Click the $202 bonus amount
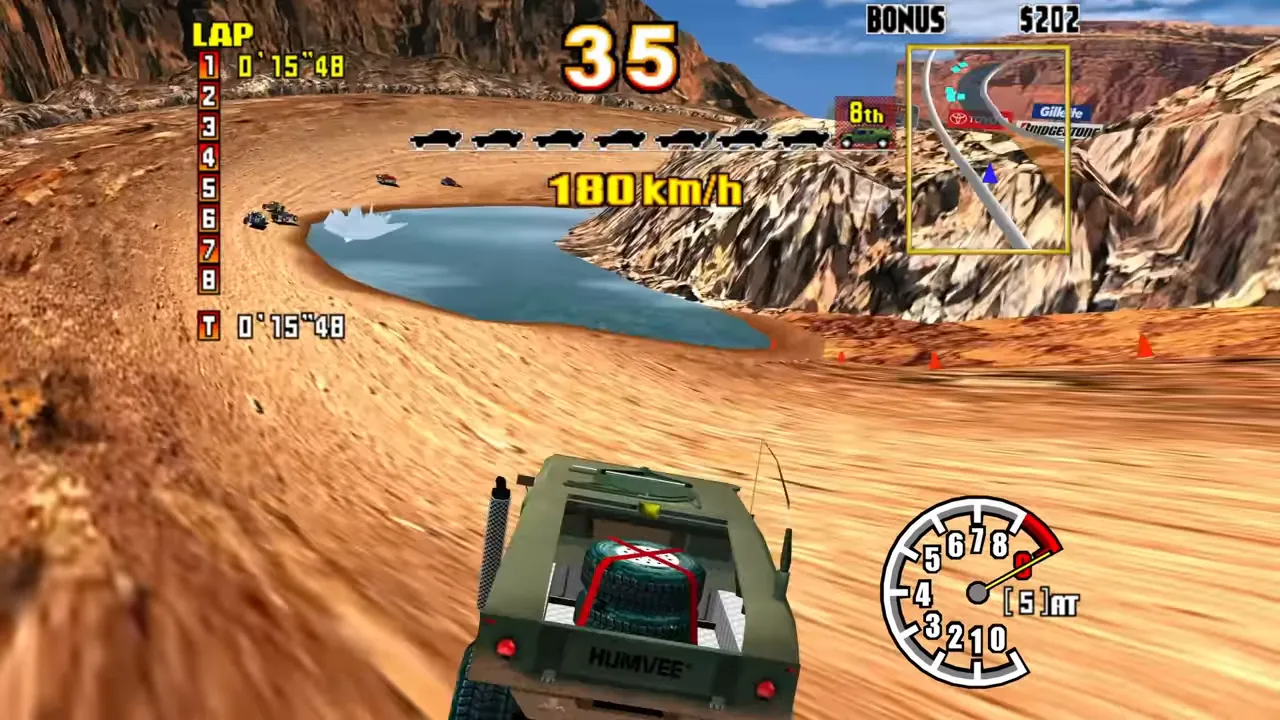 point(1048,20)
